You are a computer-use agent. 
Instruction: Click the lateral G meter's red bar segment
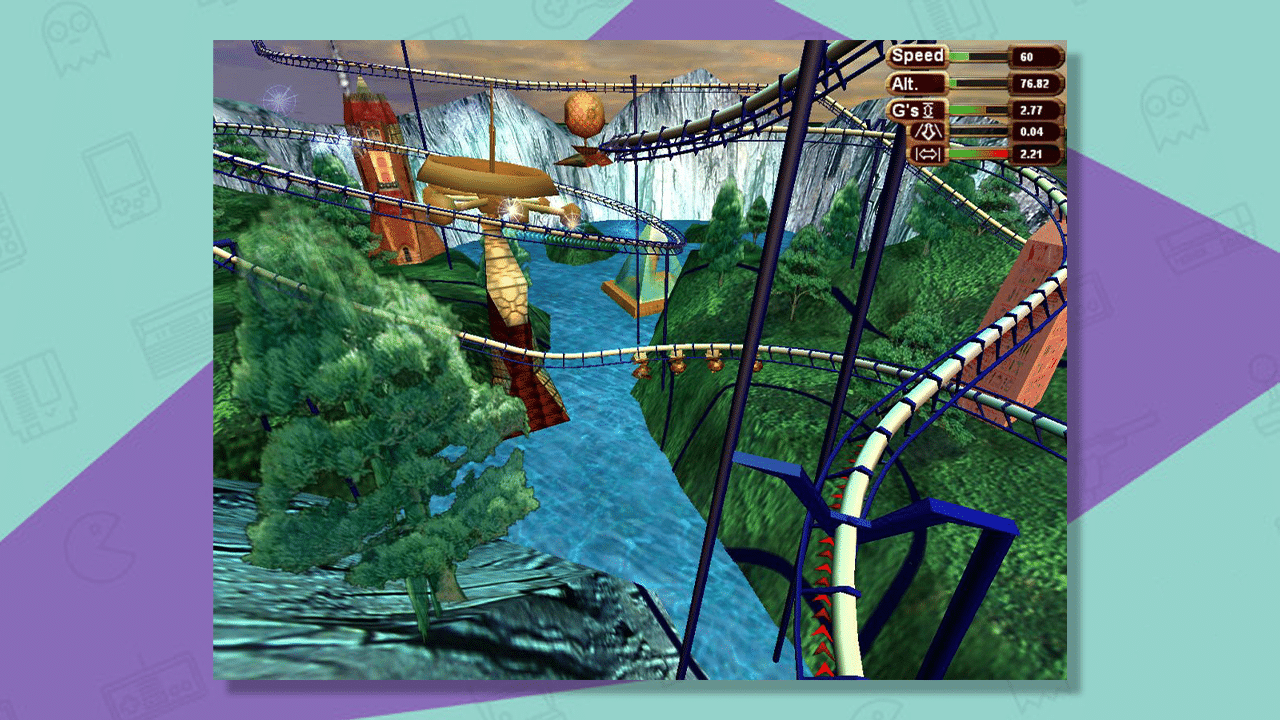[x=997, y=153]
